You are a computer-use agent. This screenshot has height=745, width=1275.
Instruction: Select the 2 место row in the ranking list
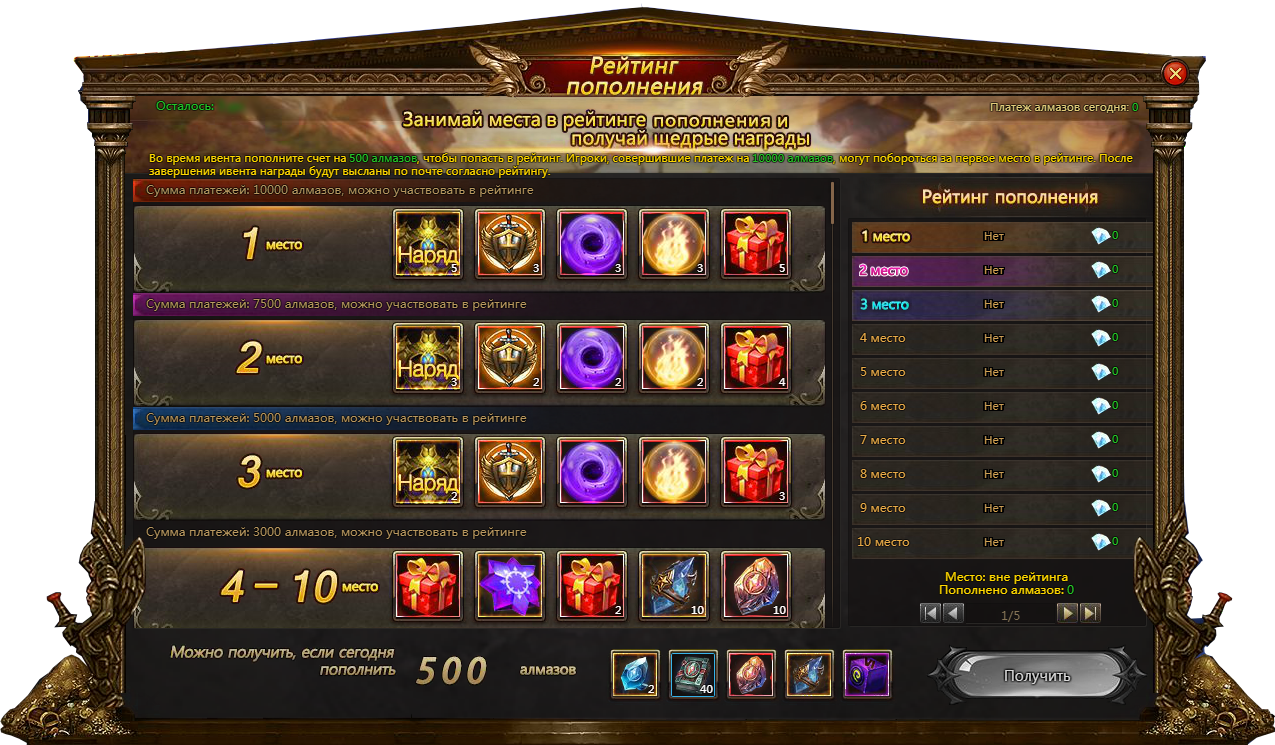point(1000,270)
